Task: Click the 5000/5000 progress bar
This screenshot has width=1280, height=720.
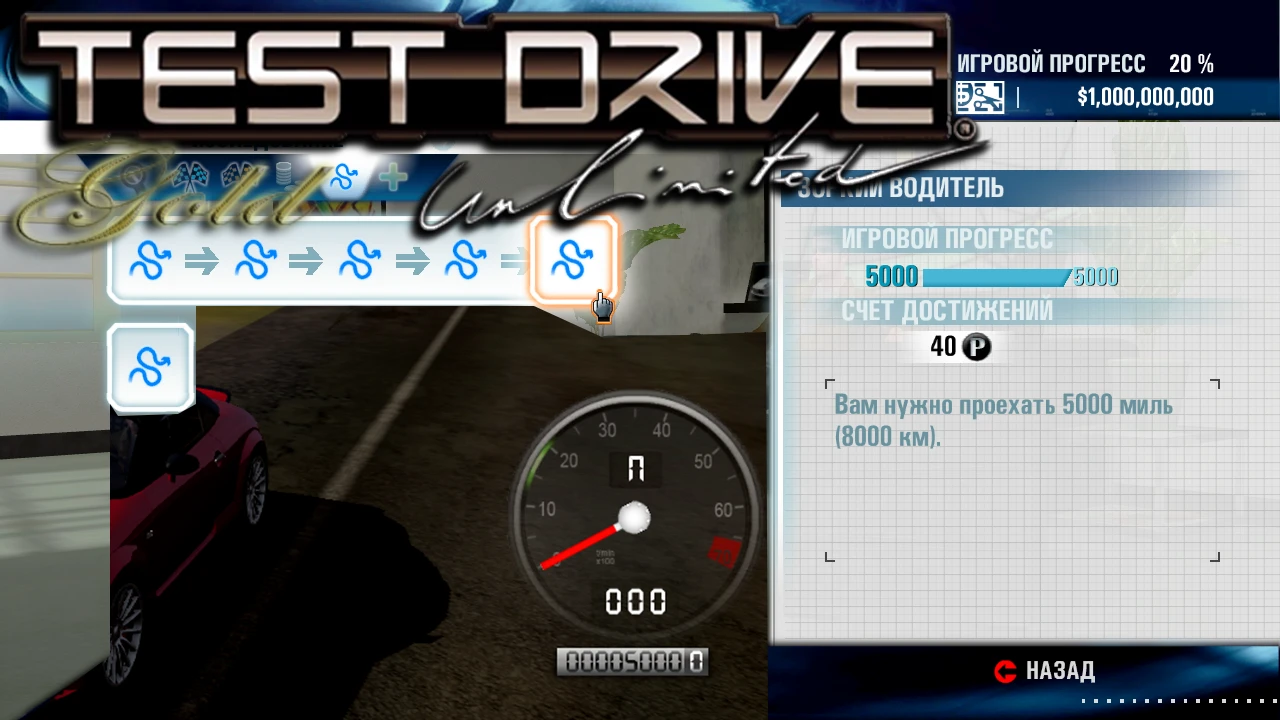Action: tap(995, 277)
